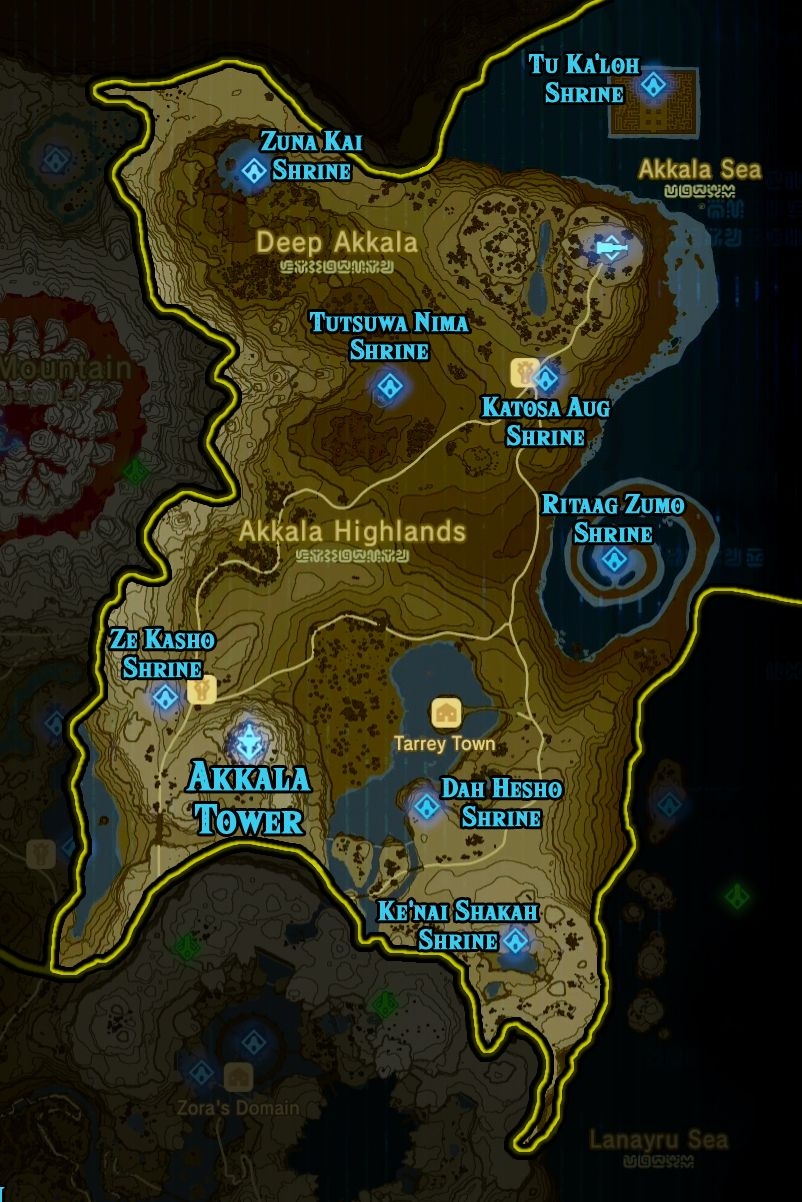802x1202 pixels.
Task: Select the Dah Hesho Shrine marker
Action: click(x=428, y=806)
